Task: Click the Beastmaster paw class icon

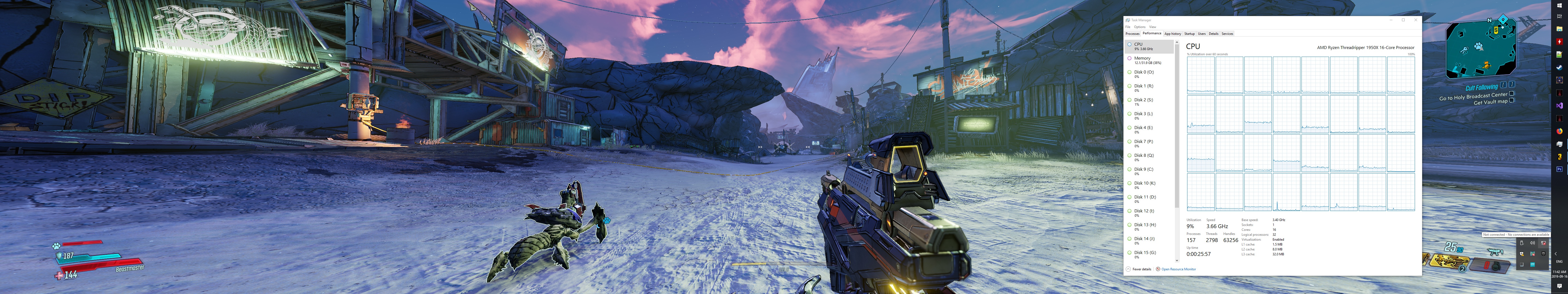Action: pyautogui.click(x=56, y=246)
